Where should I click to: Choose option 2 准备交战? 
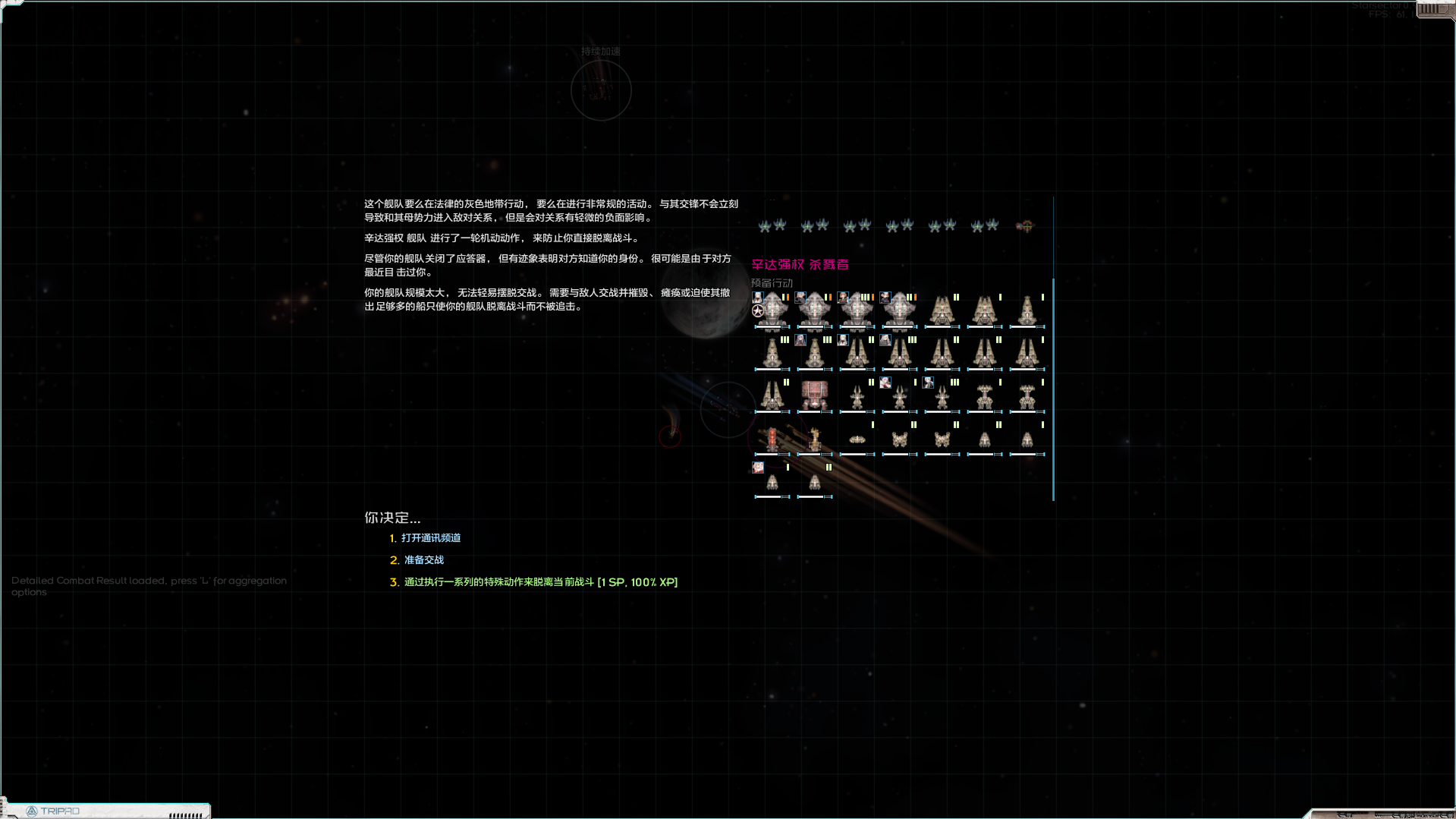coord(423,560)
